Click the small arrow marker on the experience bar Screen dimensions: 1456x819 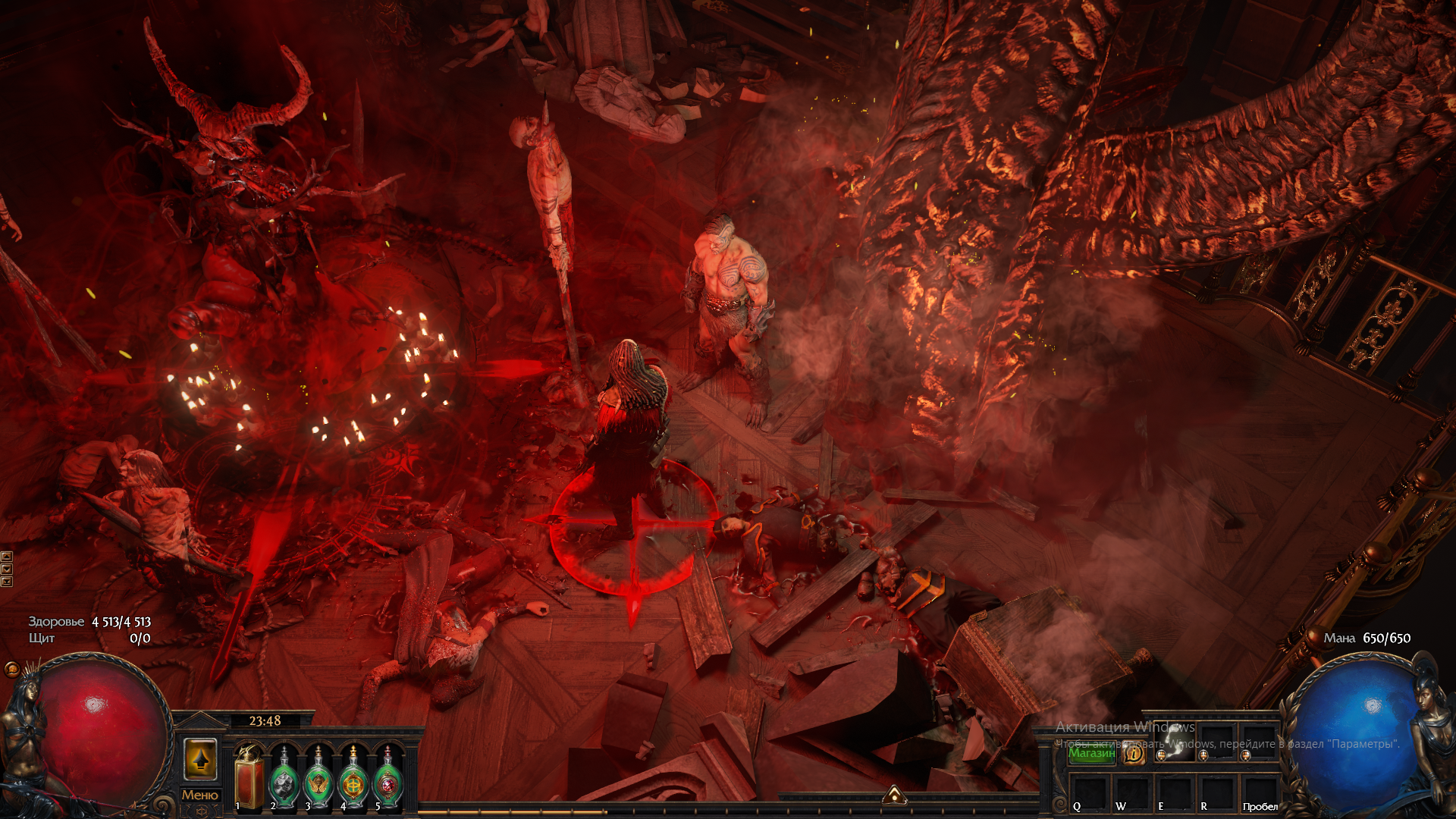(x=894, y=794)
